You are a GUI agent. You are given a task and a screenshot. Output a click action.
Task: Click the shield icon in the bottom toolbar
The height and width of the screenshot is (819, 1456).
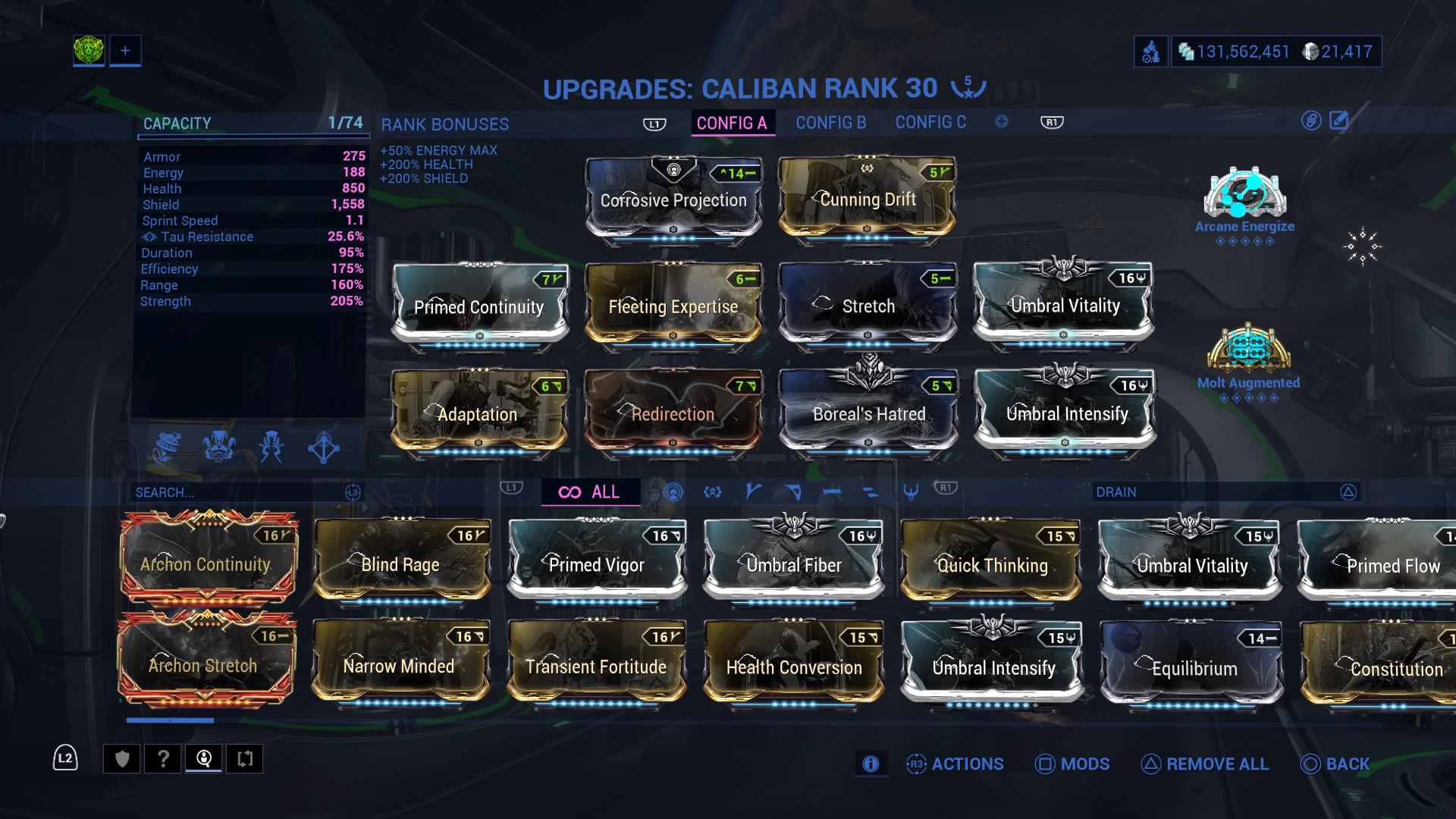point(121,758)
